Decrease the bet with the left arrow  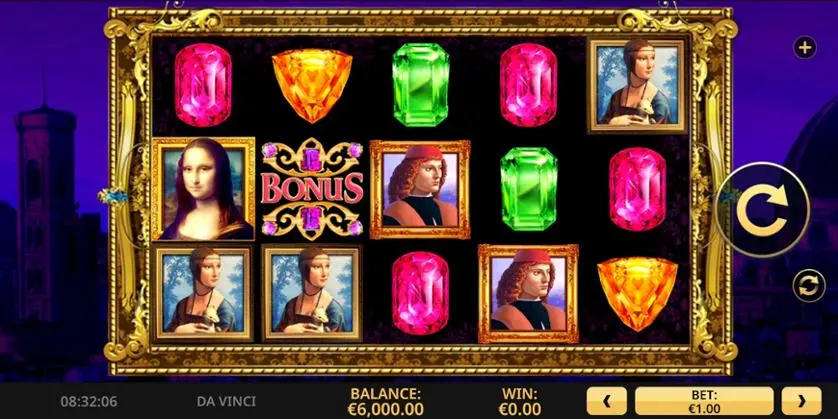tap(606, 401)
